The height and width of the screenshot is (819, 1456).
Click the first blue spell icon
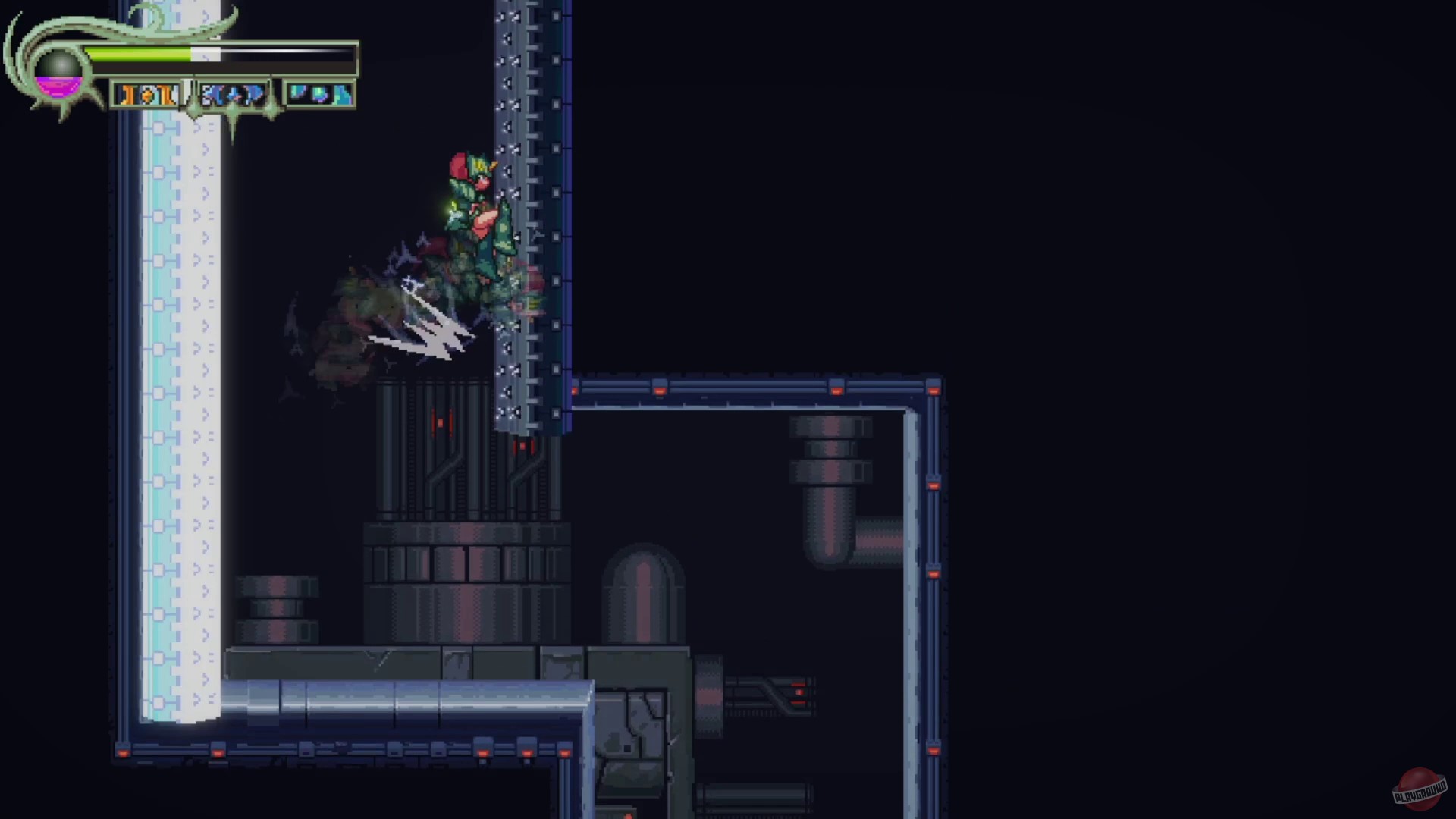[213, 94]
